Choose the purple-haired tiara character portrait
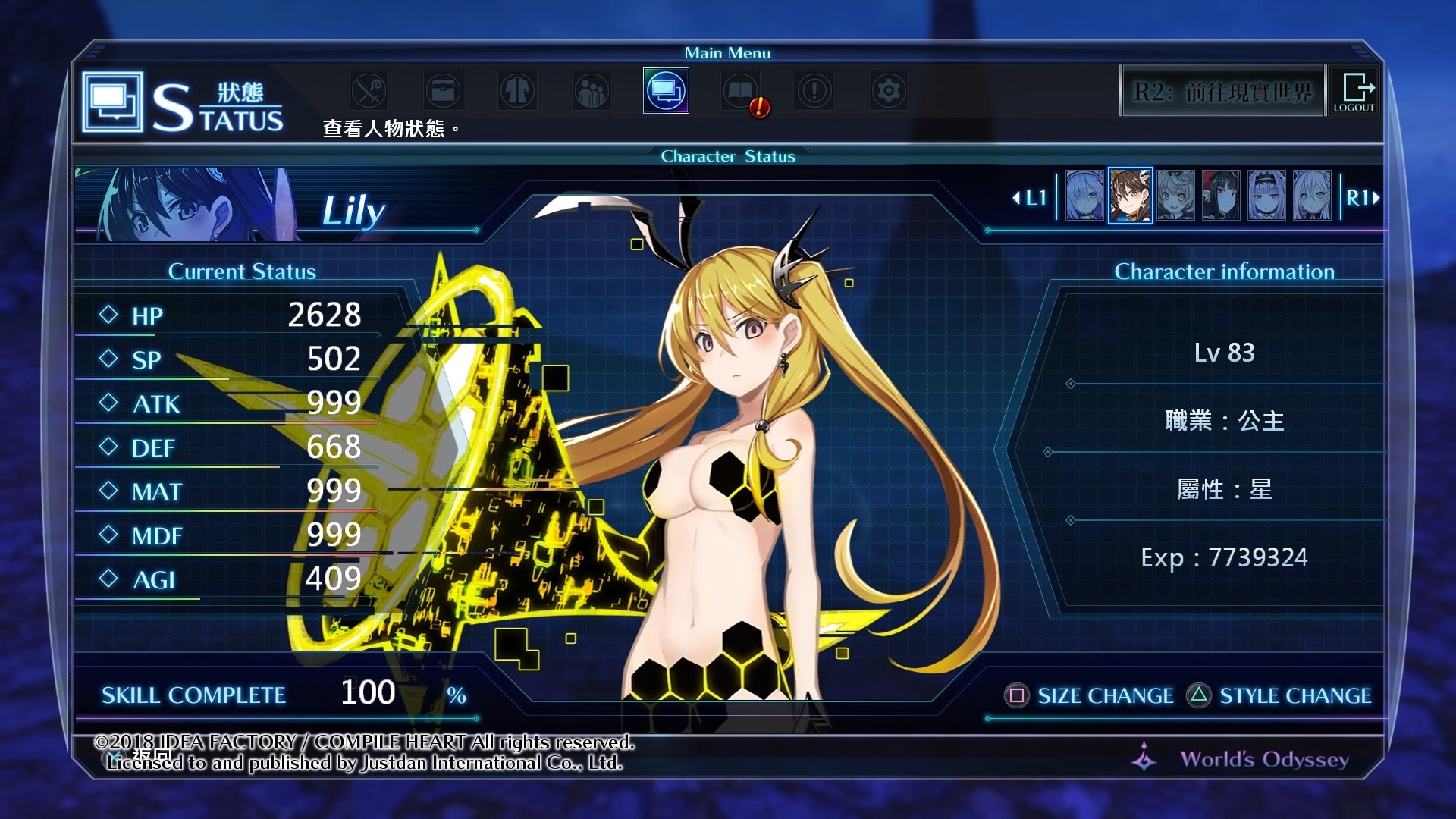Screen dimensions: 1456x819 coord(1266,196)
